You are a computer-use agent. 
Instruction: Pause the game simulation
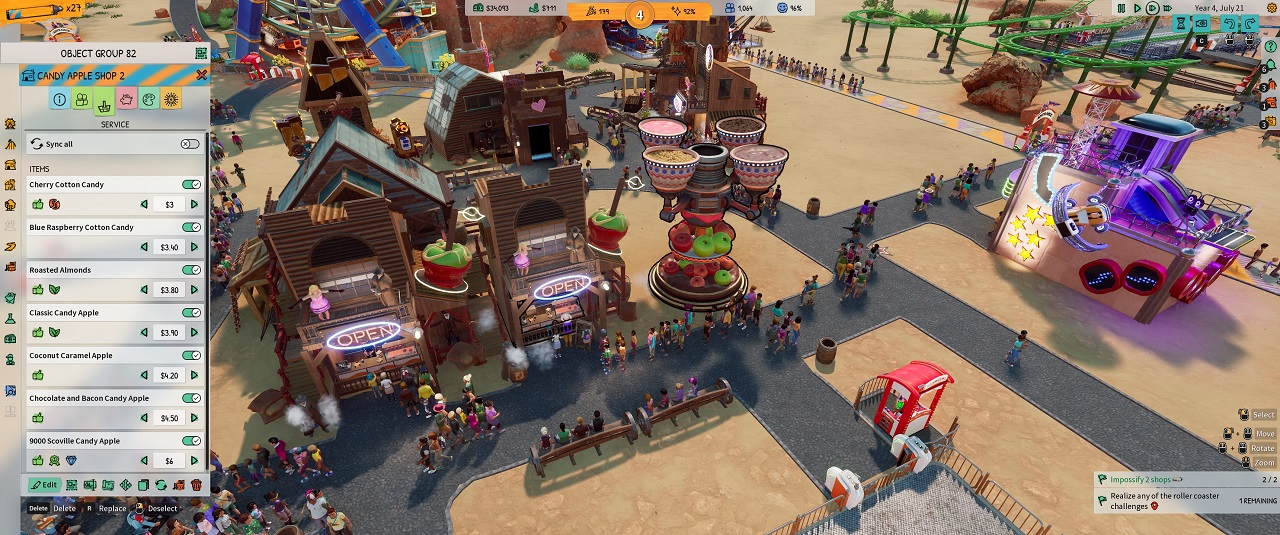(x=1122, y=8)
